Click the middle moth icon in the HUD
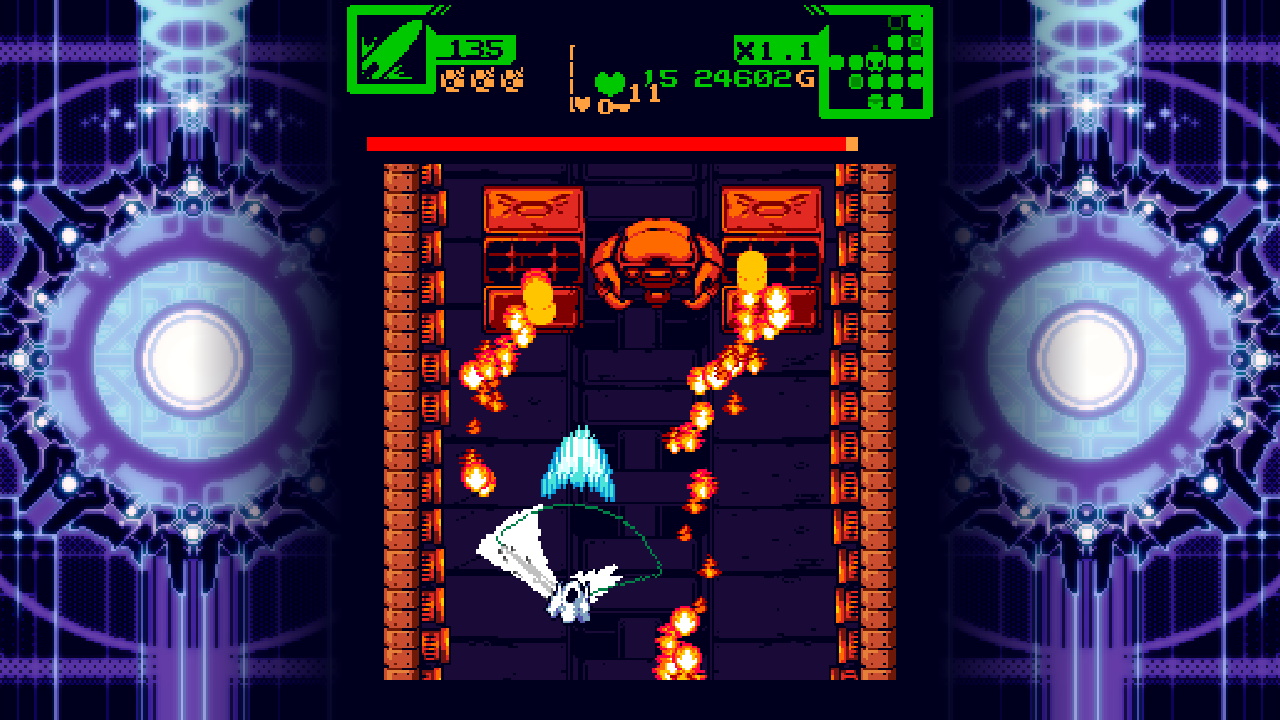The height and width of the screenshot is (720, 1280). coord(483,80)
